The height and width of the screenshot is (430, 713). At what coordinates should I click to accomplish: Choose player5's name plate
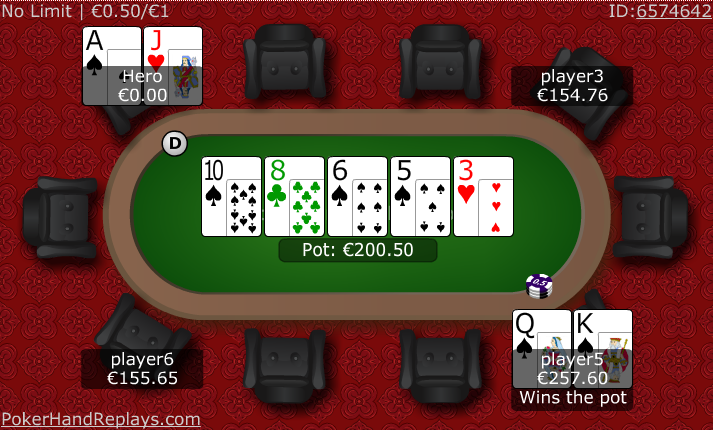coord(572,369)
